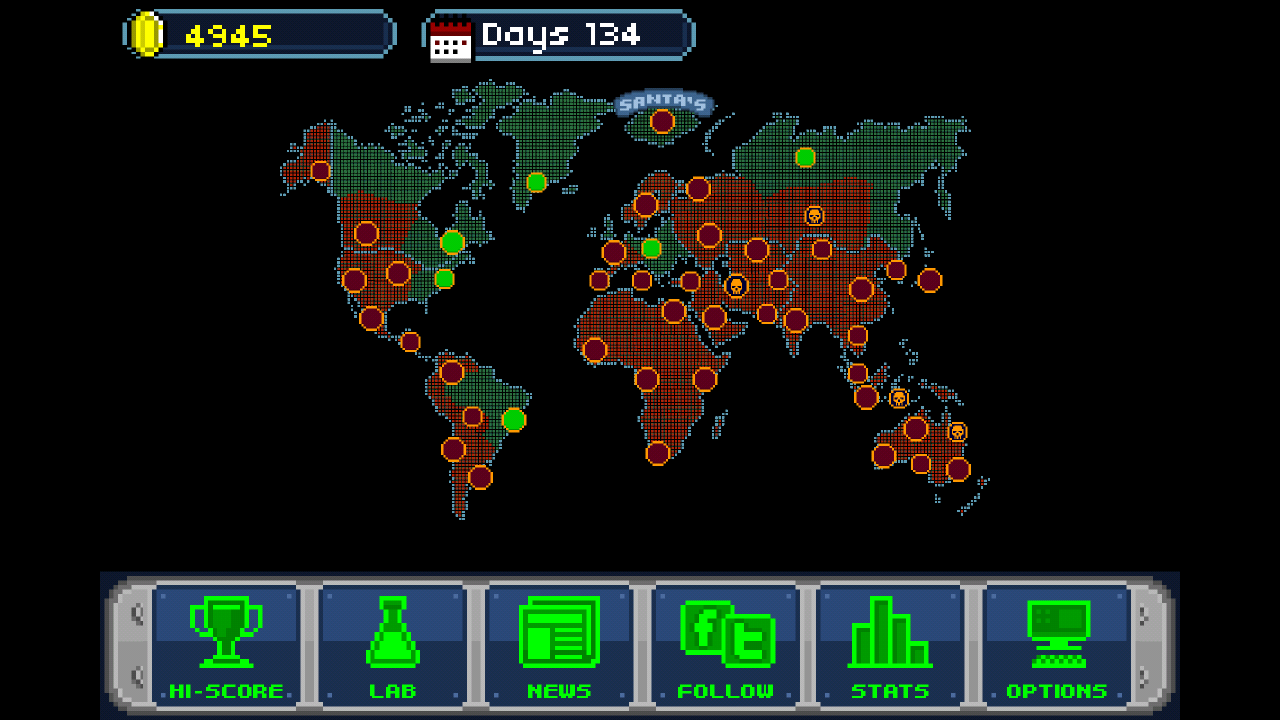
Task: Click the STATS label on the toolbar
Action: (x=892, y=690)
